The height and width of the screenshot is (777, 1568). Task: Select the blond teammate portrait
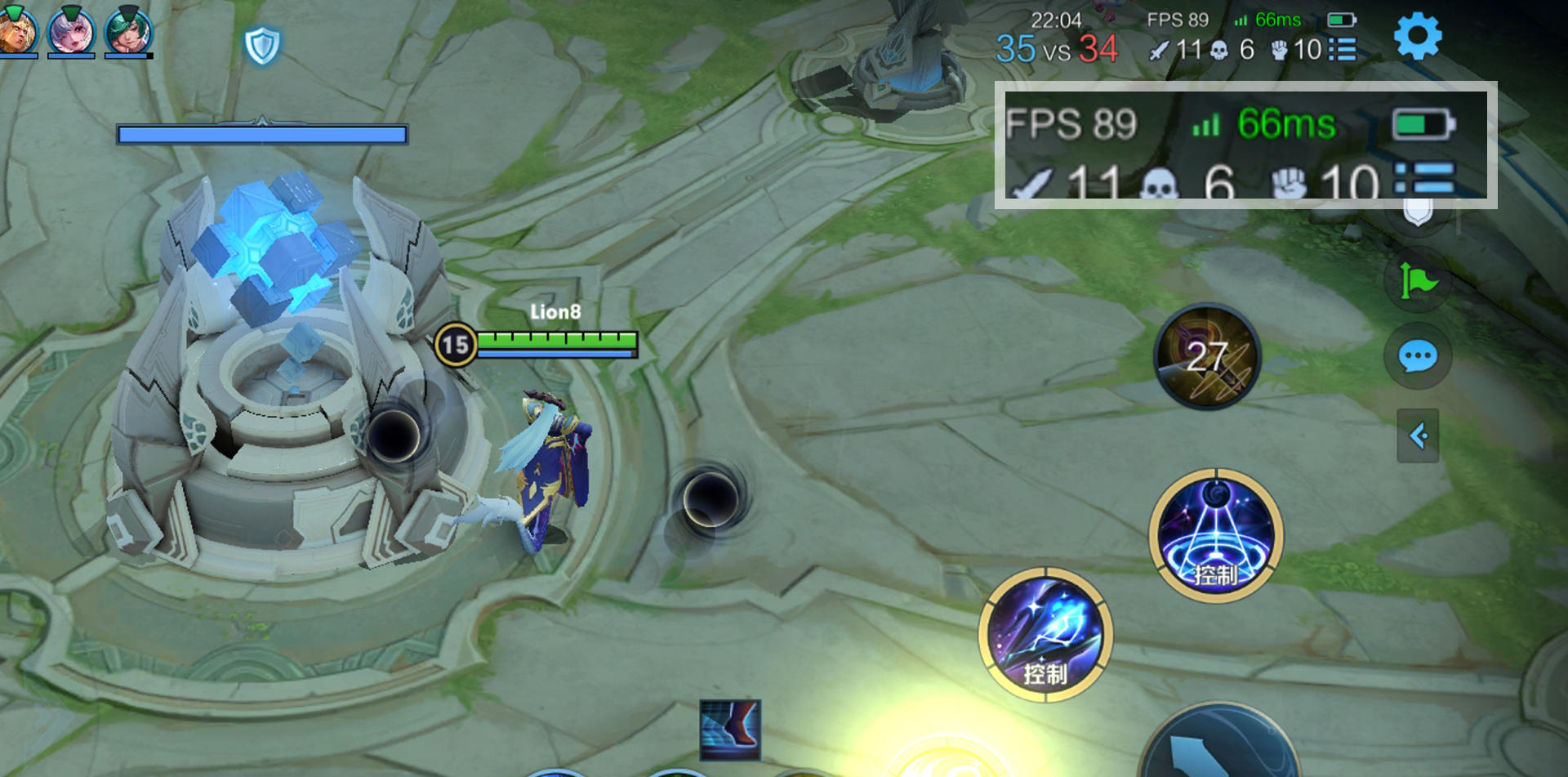[x=16, y=31]
